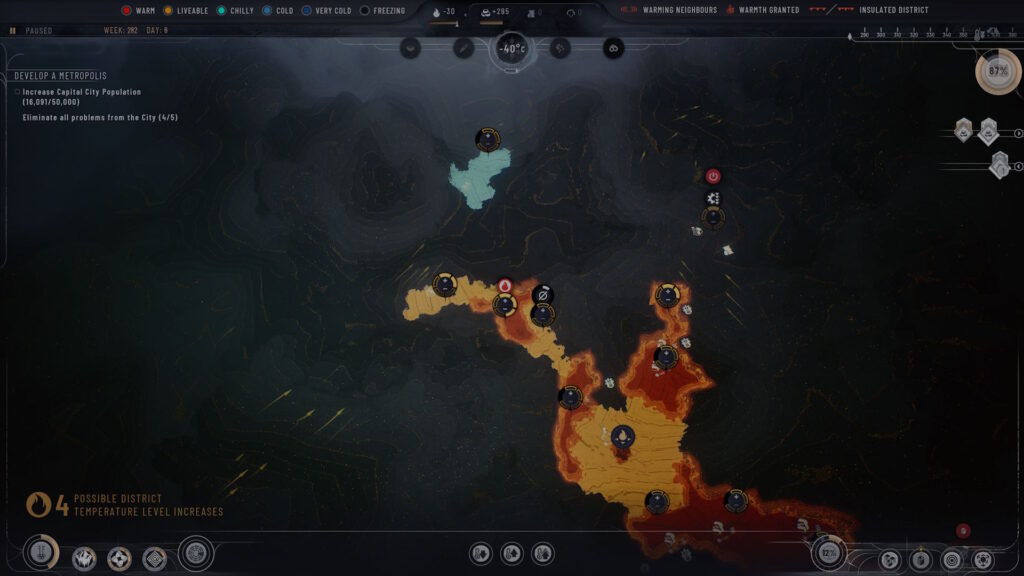Click the flame icon beside possible temperature increases
Image resolution: width=1024 pixels, height=576 pixels.
(x=39, y=505)
